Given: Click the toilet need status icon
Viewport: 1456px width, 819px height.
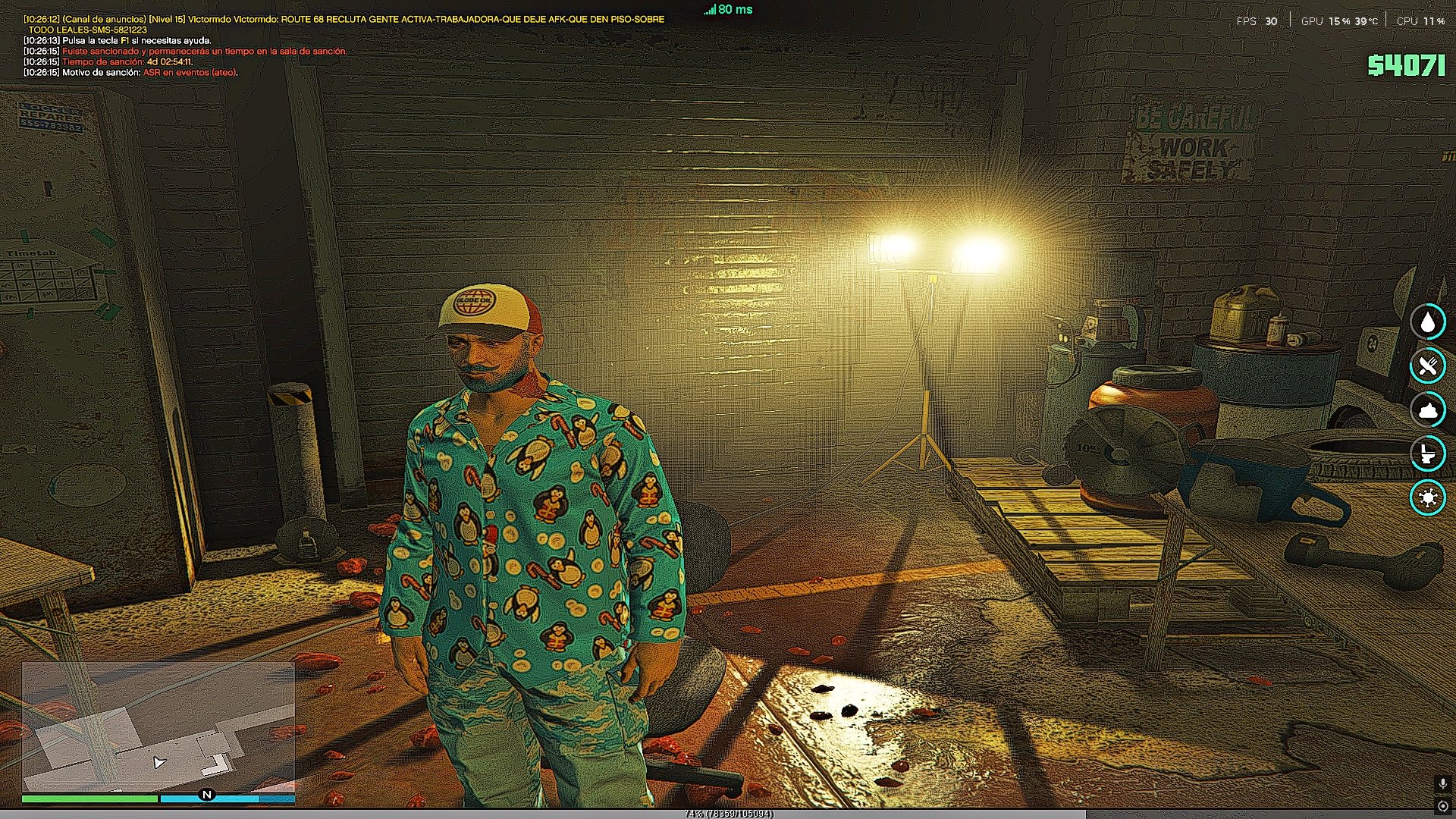Looking at the screenshot, I should pos(1428,453).
